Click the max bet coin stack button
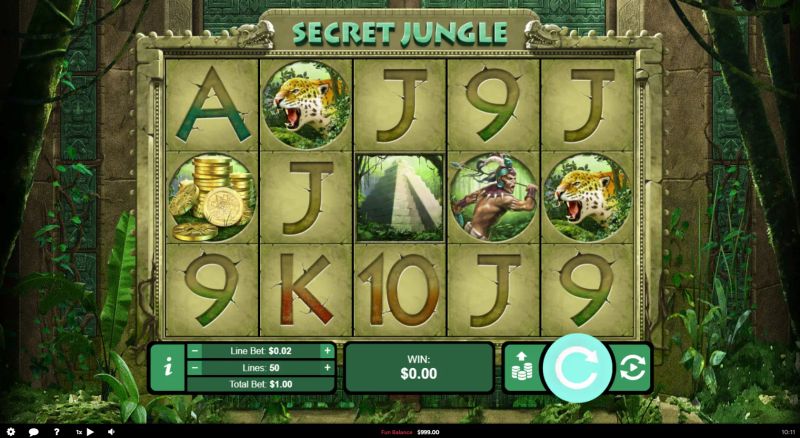 [520, 367]
